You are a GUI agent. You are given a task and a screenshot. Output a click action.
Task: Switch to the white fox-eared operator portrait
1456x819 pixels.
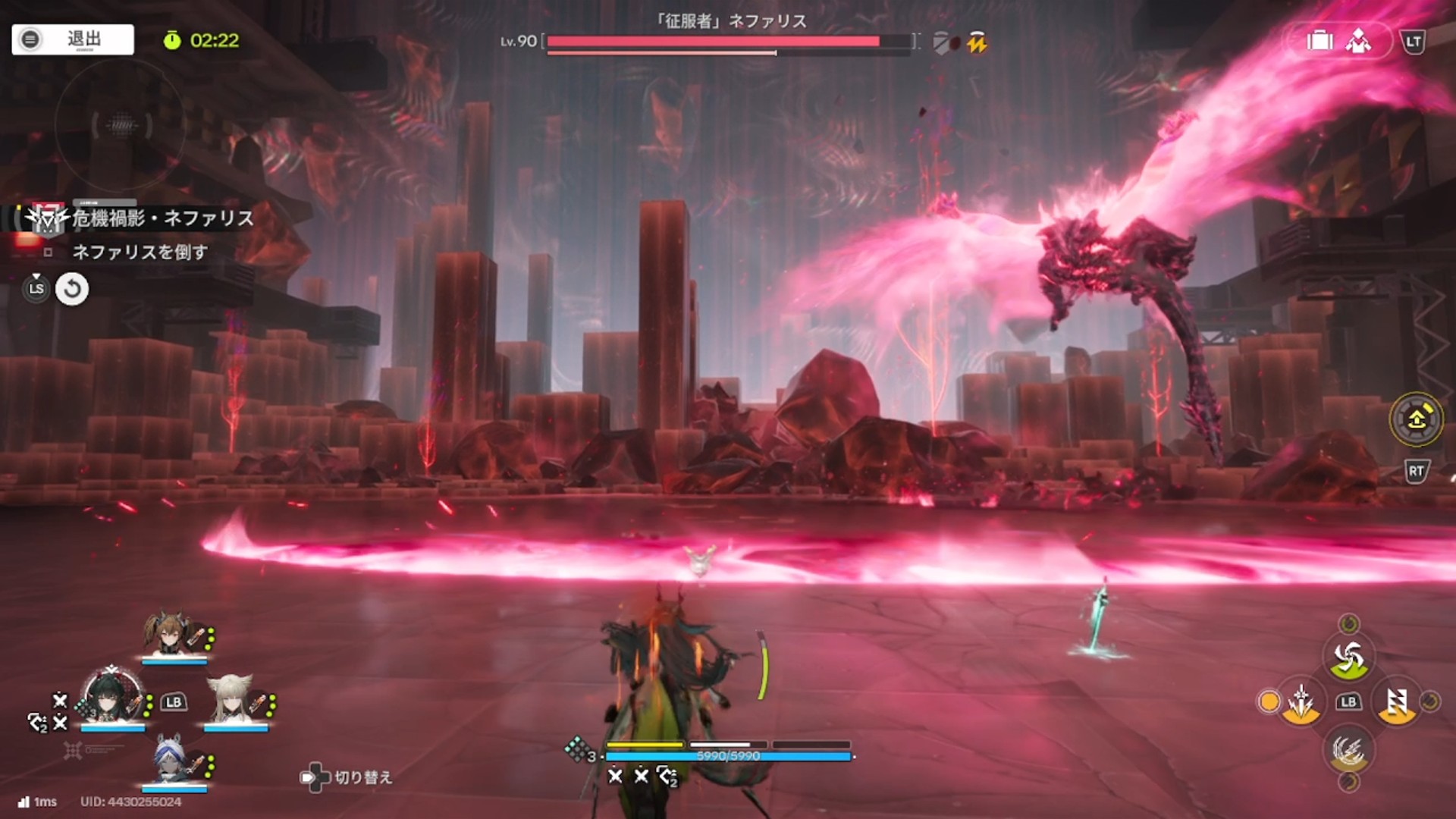[x=231, y=699]
